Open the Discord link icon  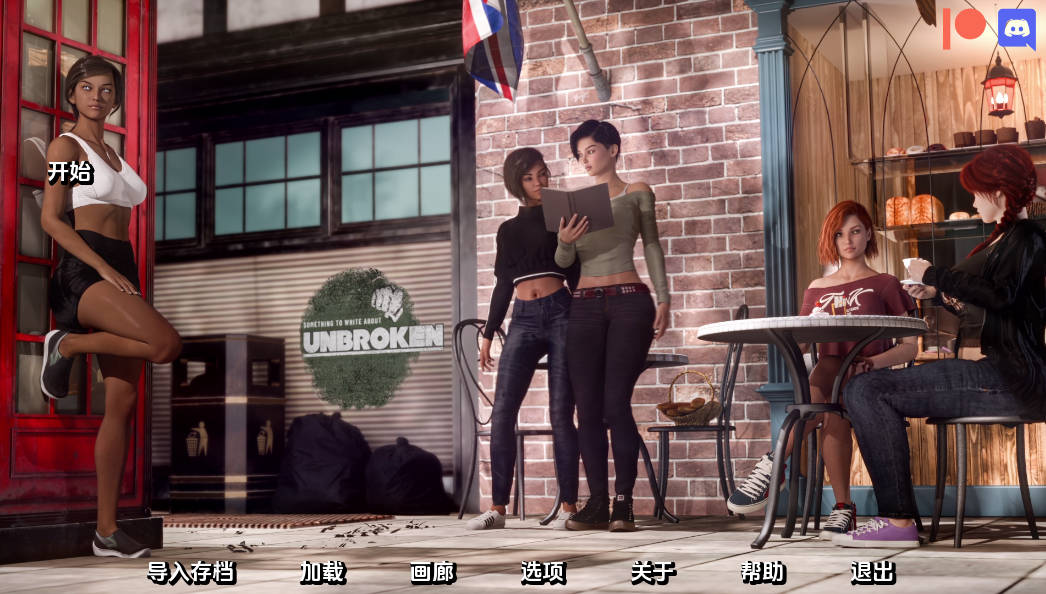click(1016, 27)
